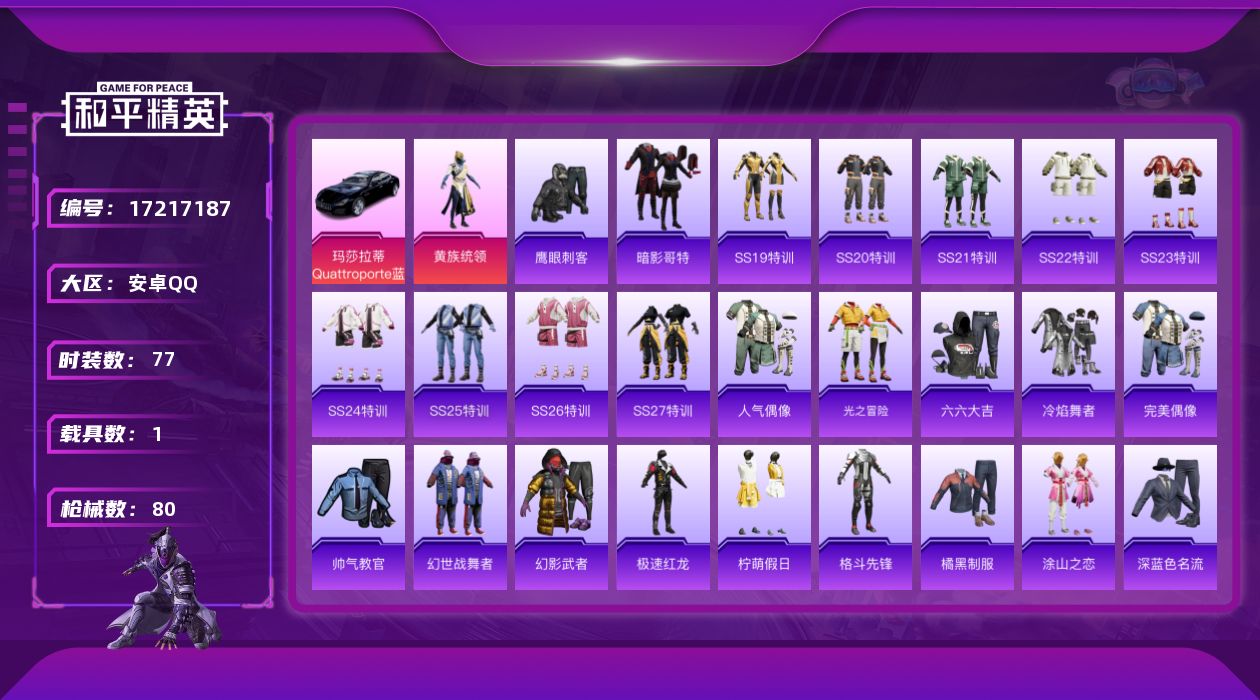The width and height of the screenshot is (1260, 700).
Task: Choose the 极速红龙 outfit tile
Action: pyautogui.click(x=663, y=517)
